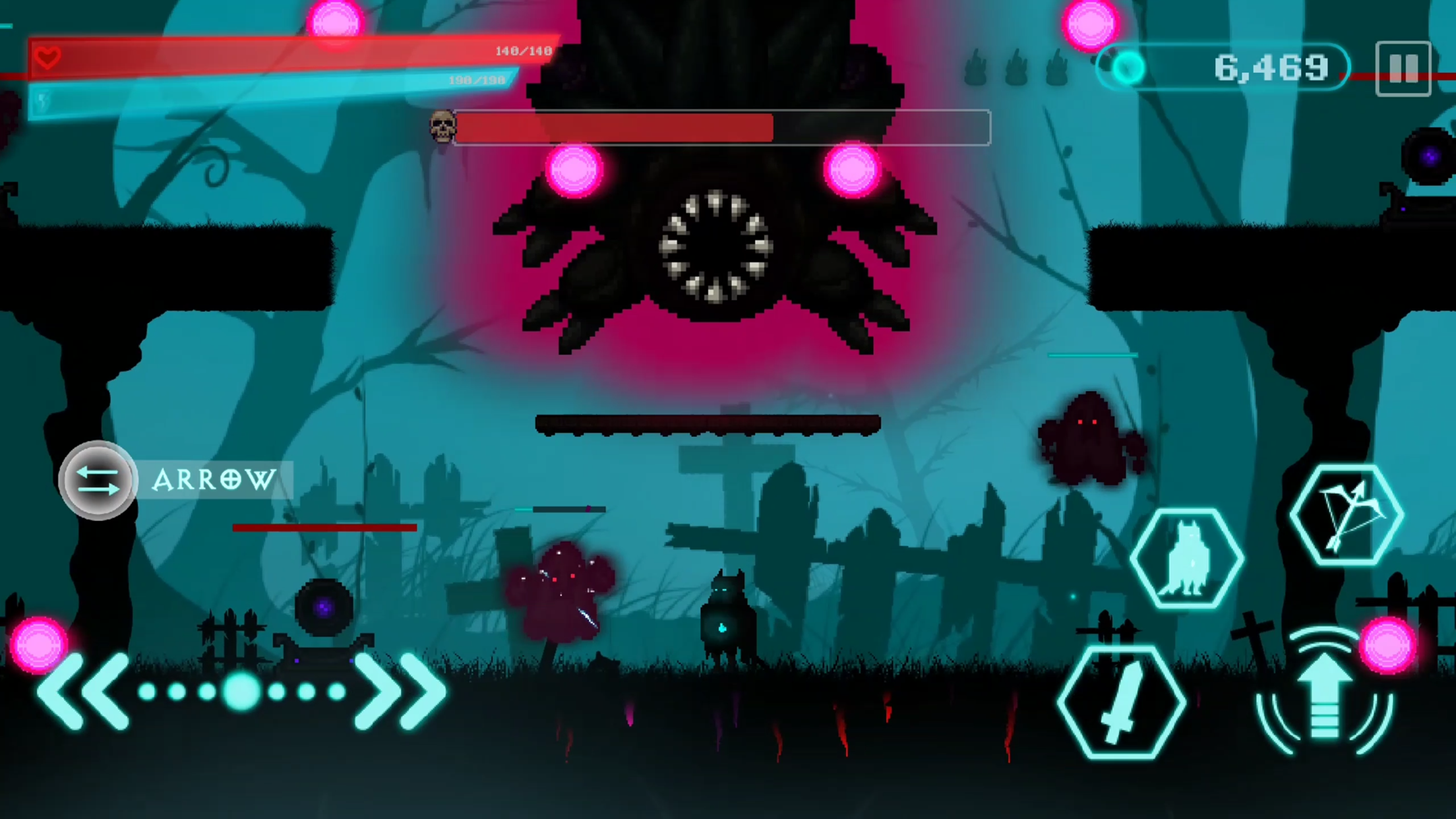Pause the game

click(1403, 69)
